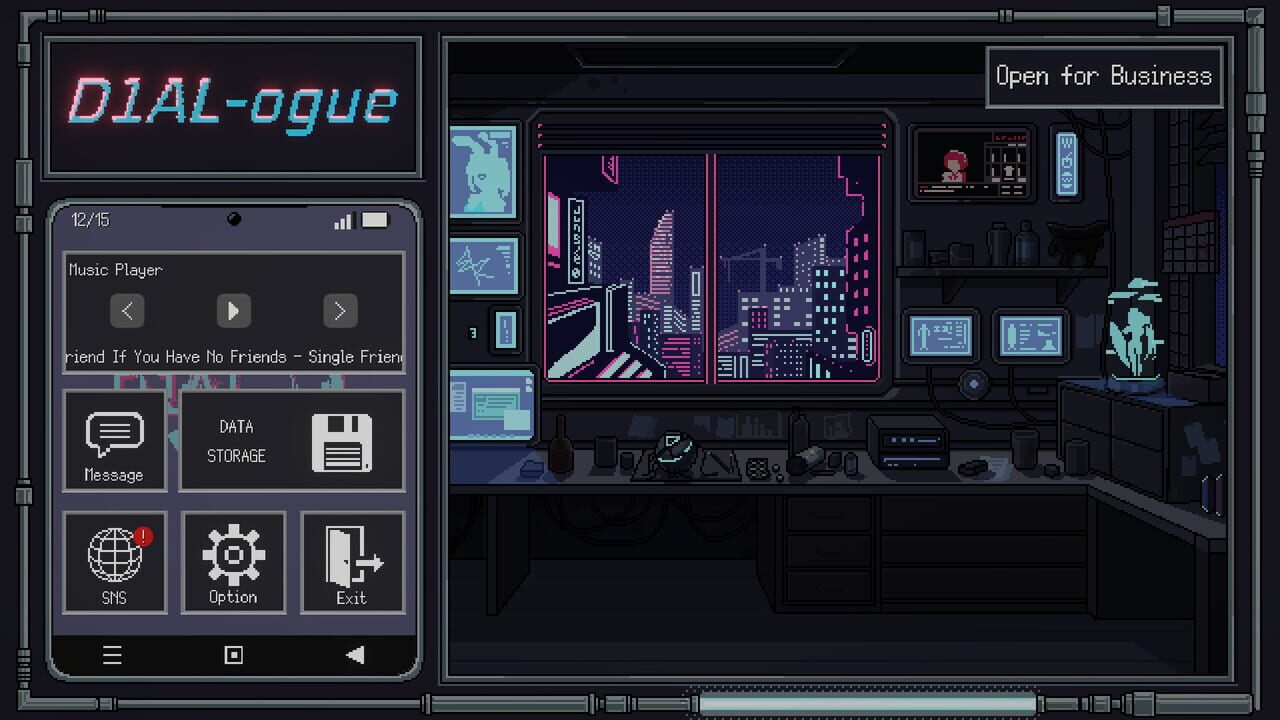Skip to the next track

pos(340,311)
